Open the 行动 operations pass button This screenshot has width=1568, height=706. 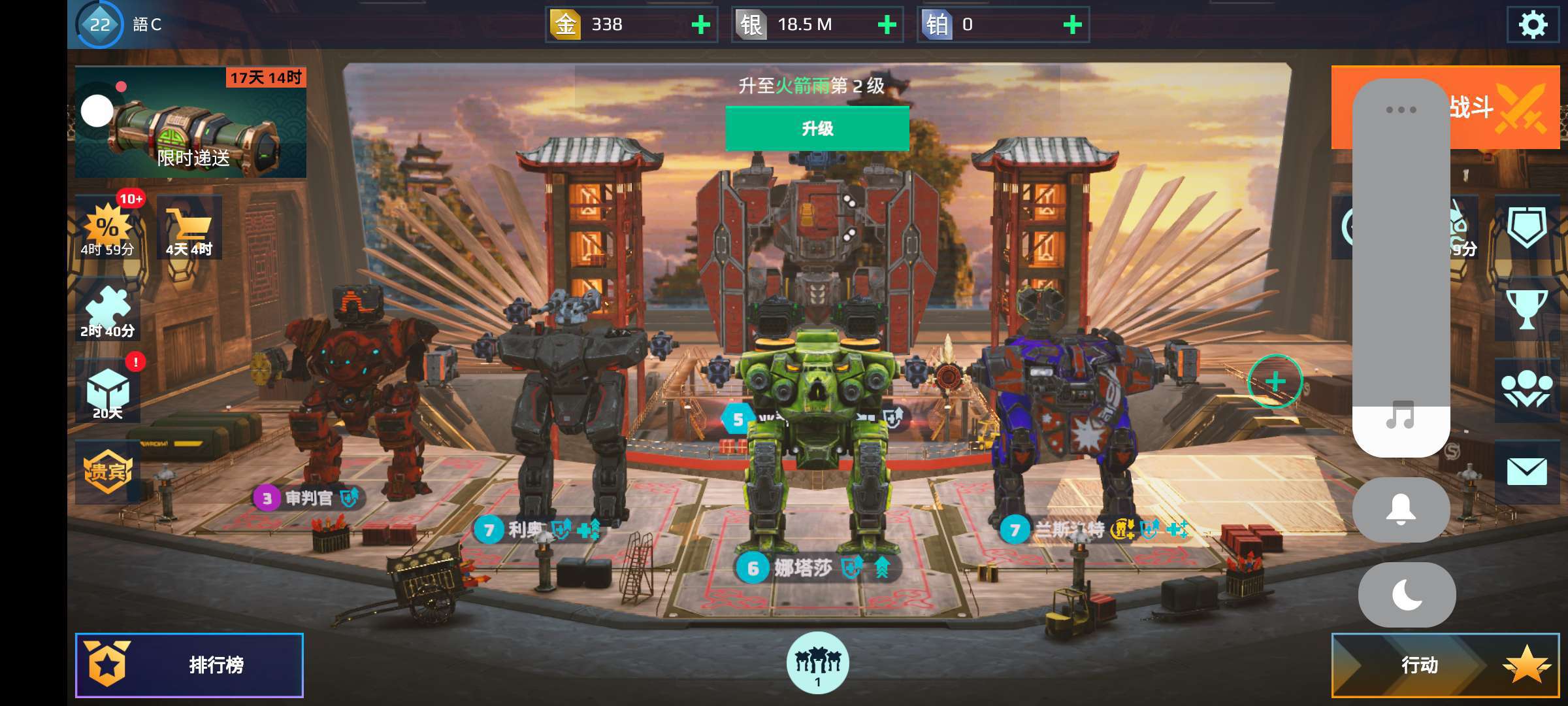point(1445,665)
